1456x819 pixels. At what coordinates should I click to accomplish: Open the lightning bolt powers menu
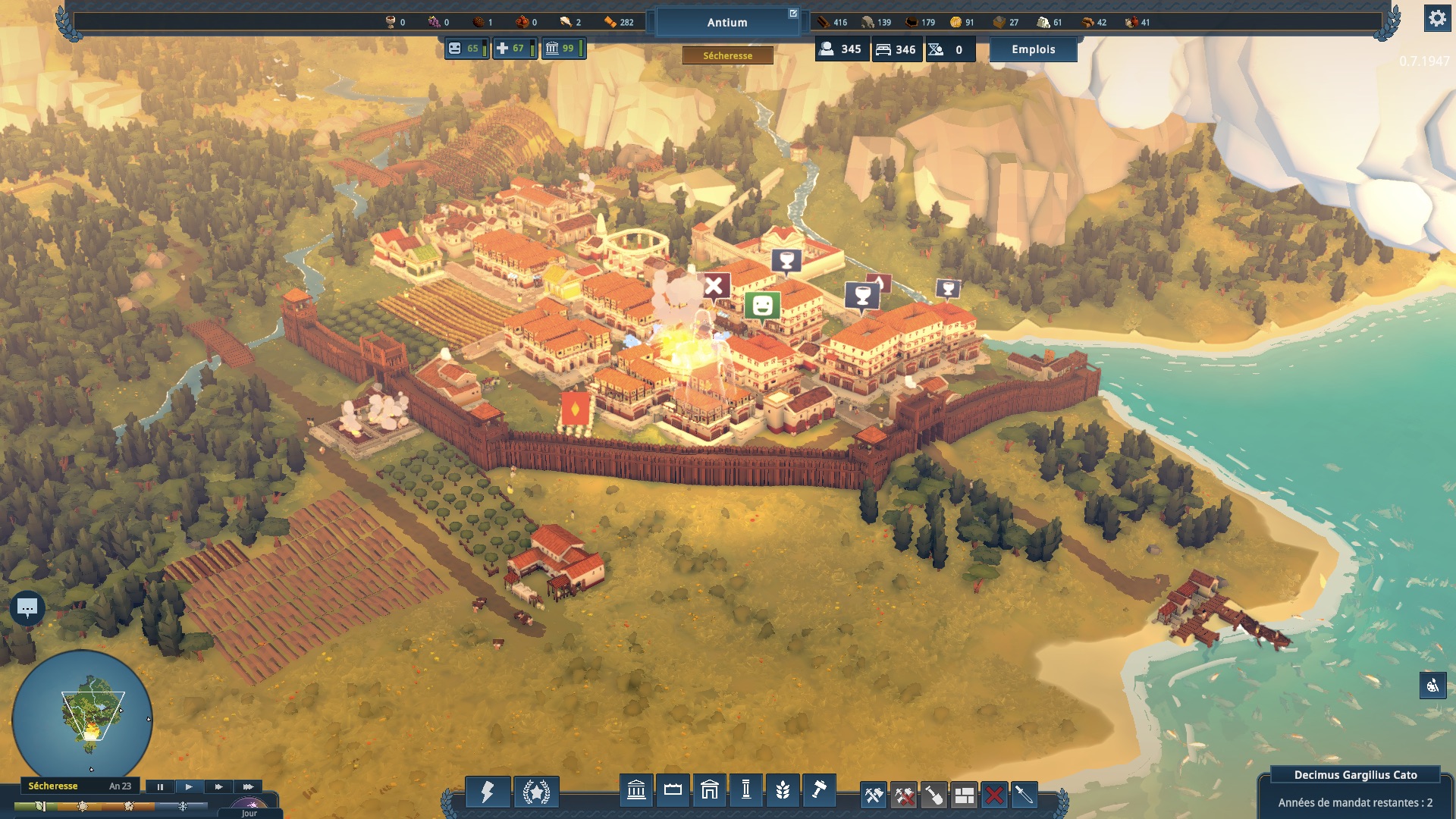click(x=487, y=792)
